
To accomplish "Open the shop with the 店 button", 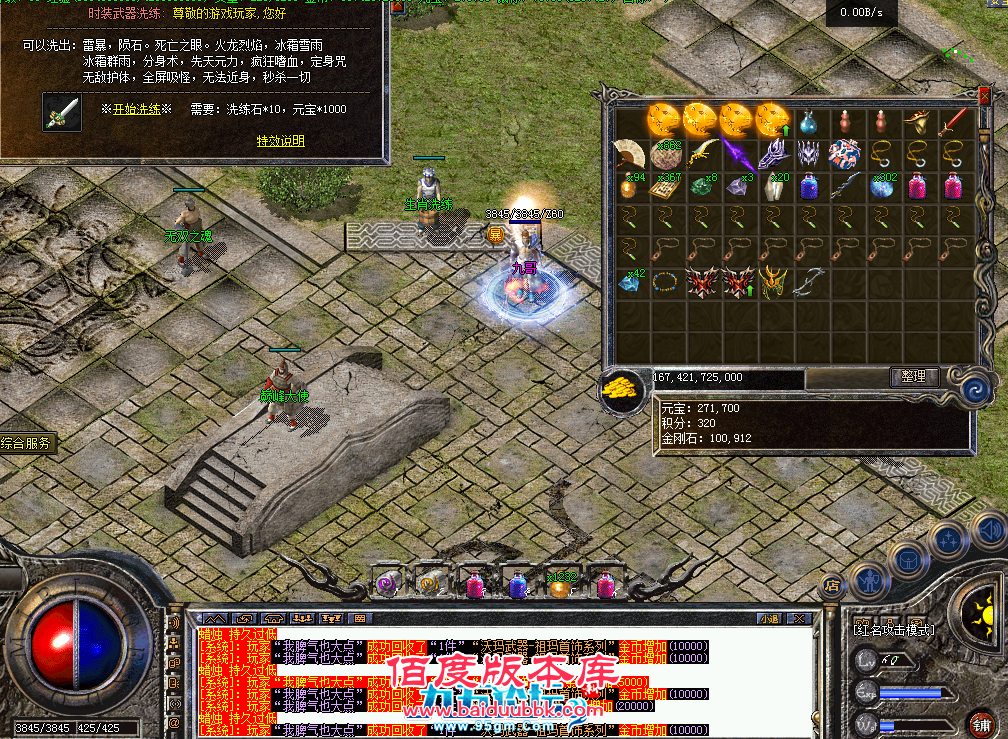I will [x=830, y=585].
